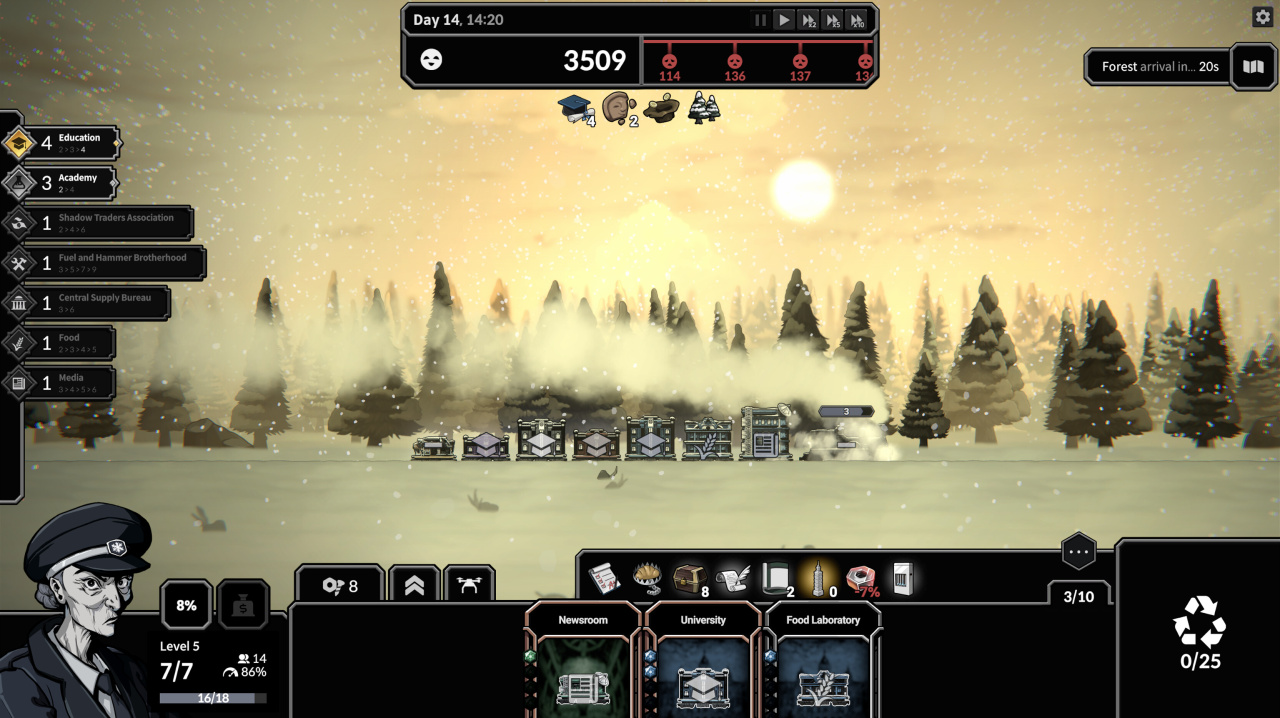Set game speed to normal play
Screen dimensions: 1280x718
[x=784, y=20]
